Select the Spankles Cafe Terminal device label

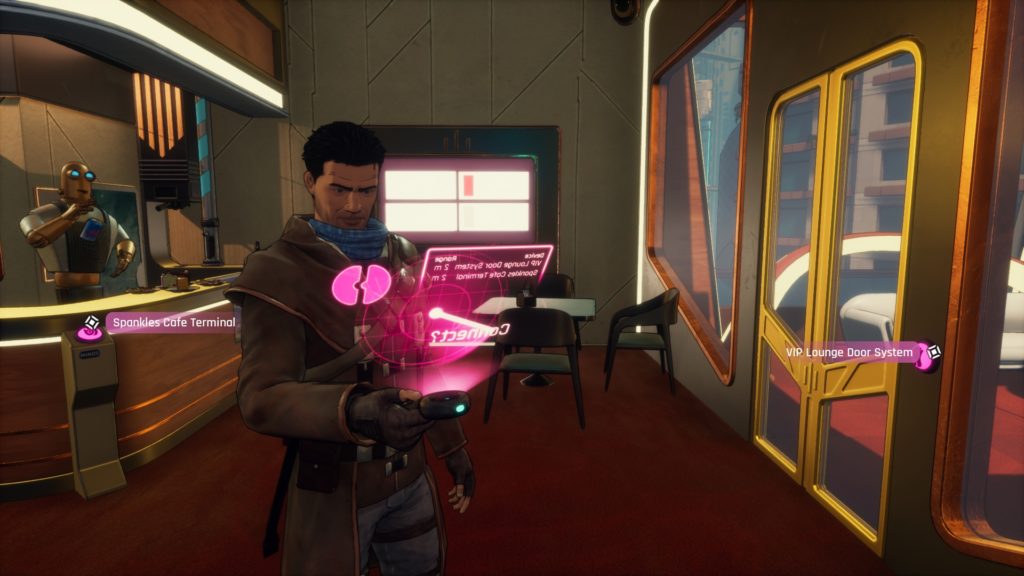[x=171, y=322]
